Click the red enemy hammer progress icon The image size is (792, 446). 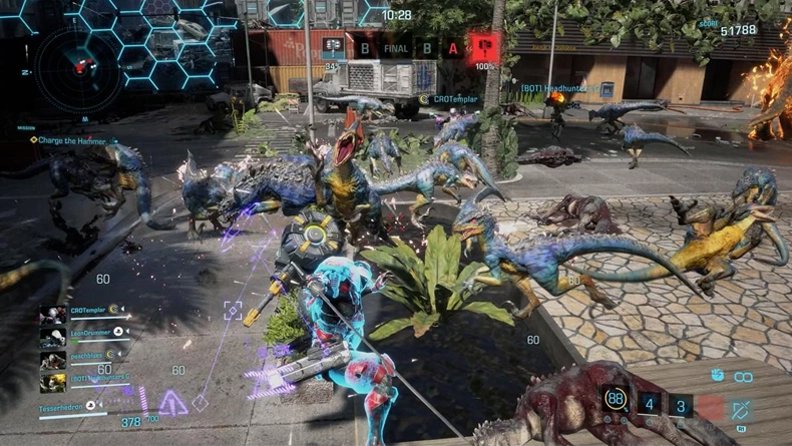point(486,46)
